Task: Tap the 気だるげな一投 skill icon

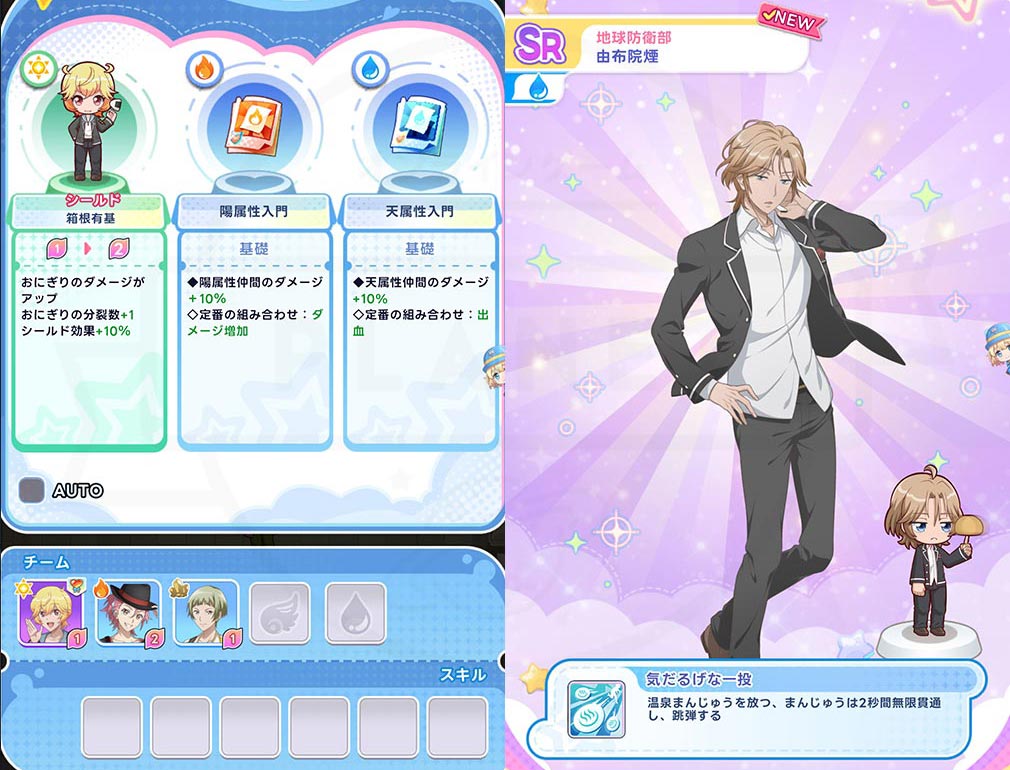Action: coord(596,709)
